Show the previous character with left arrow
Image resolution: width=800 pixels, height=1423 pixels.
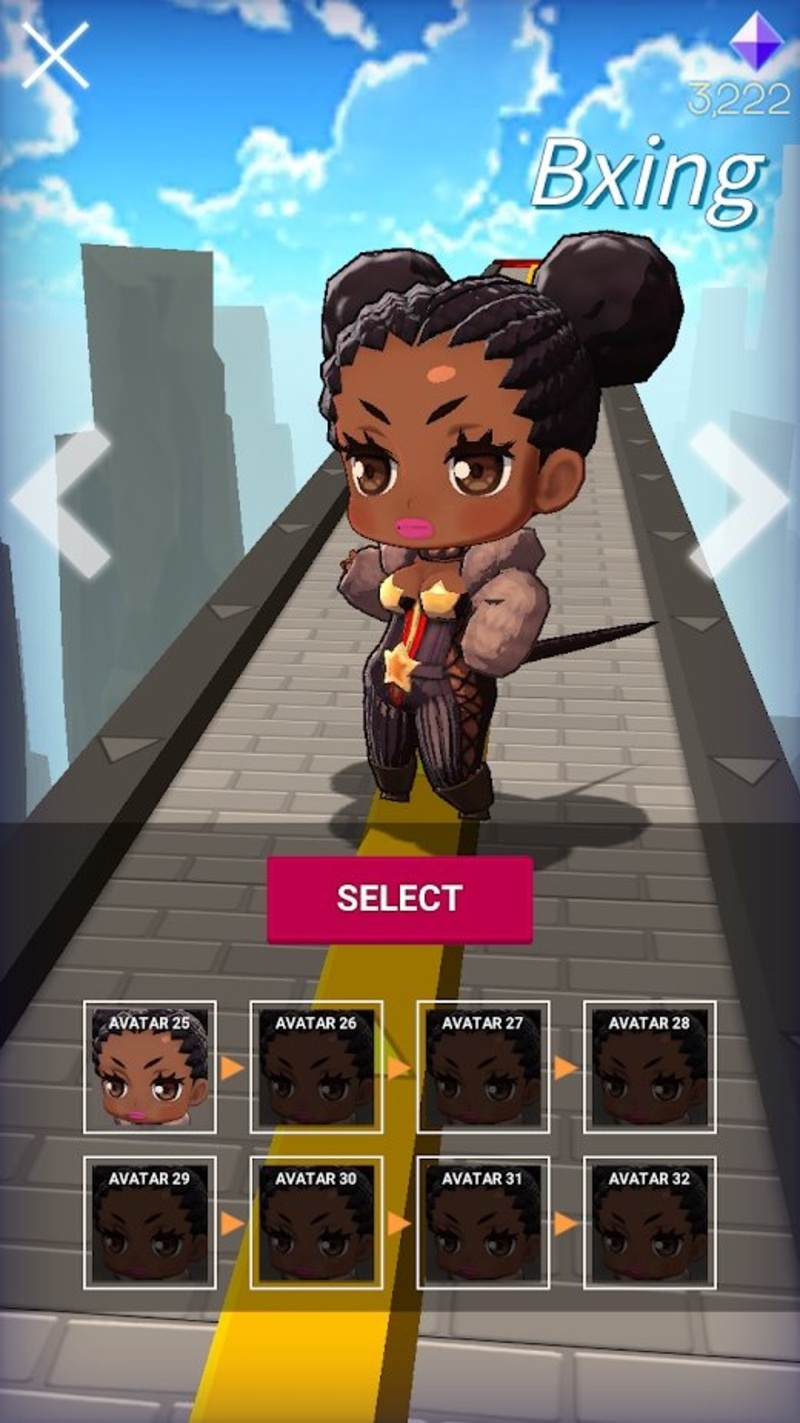(62, 502)
